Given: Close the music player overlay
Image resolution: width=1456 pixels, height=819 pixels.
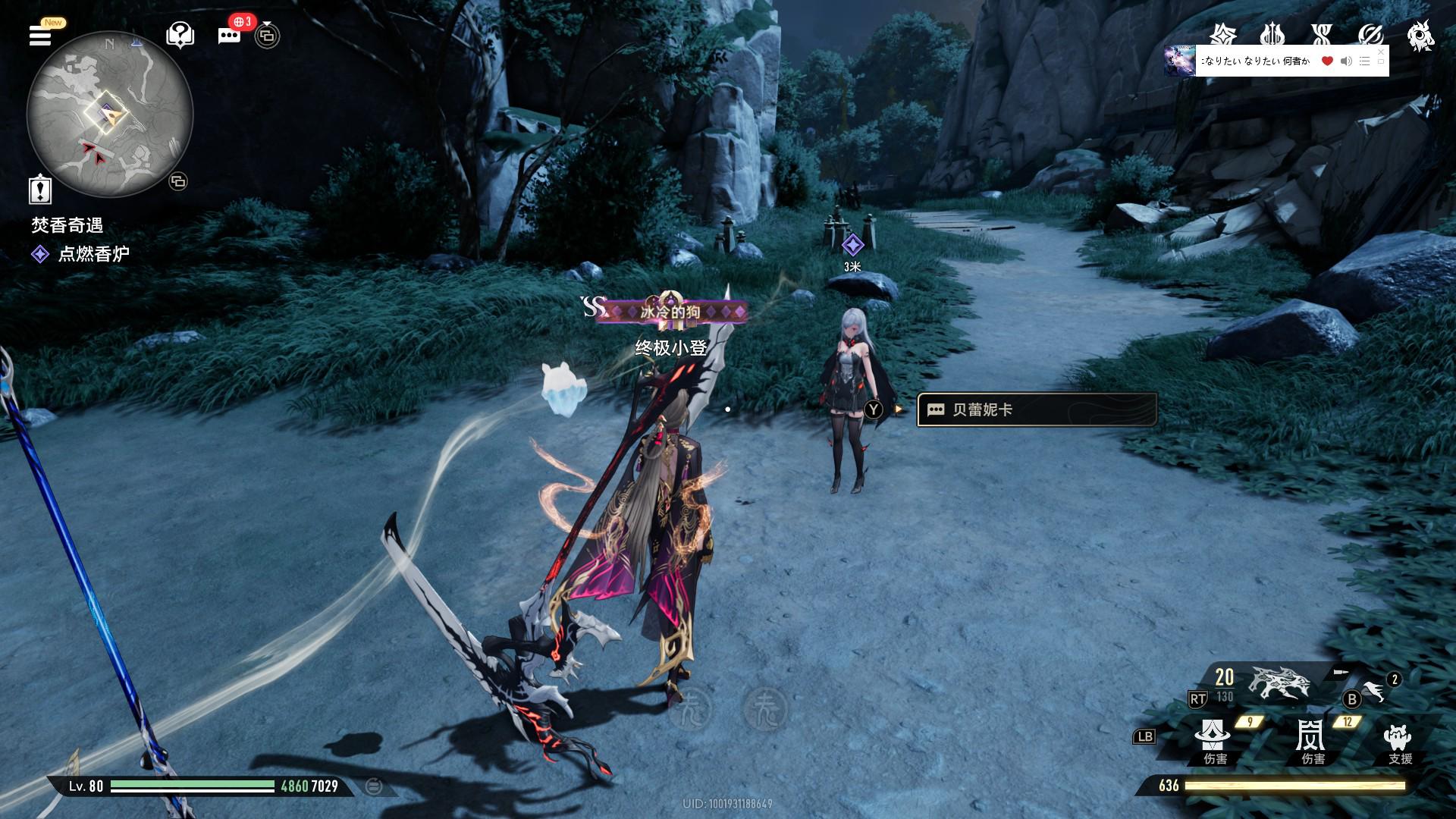Looking at the screenshot, I should click(1380, 52).
